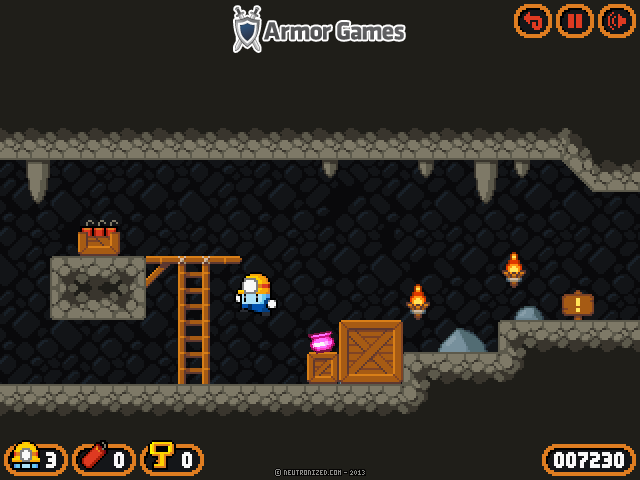This screenshot has width=640, height=480.
Task: Pause the game
Action: point(575,20)
